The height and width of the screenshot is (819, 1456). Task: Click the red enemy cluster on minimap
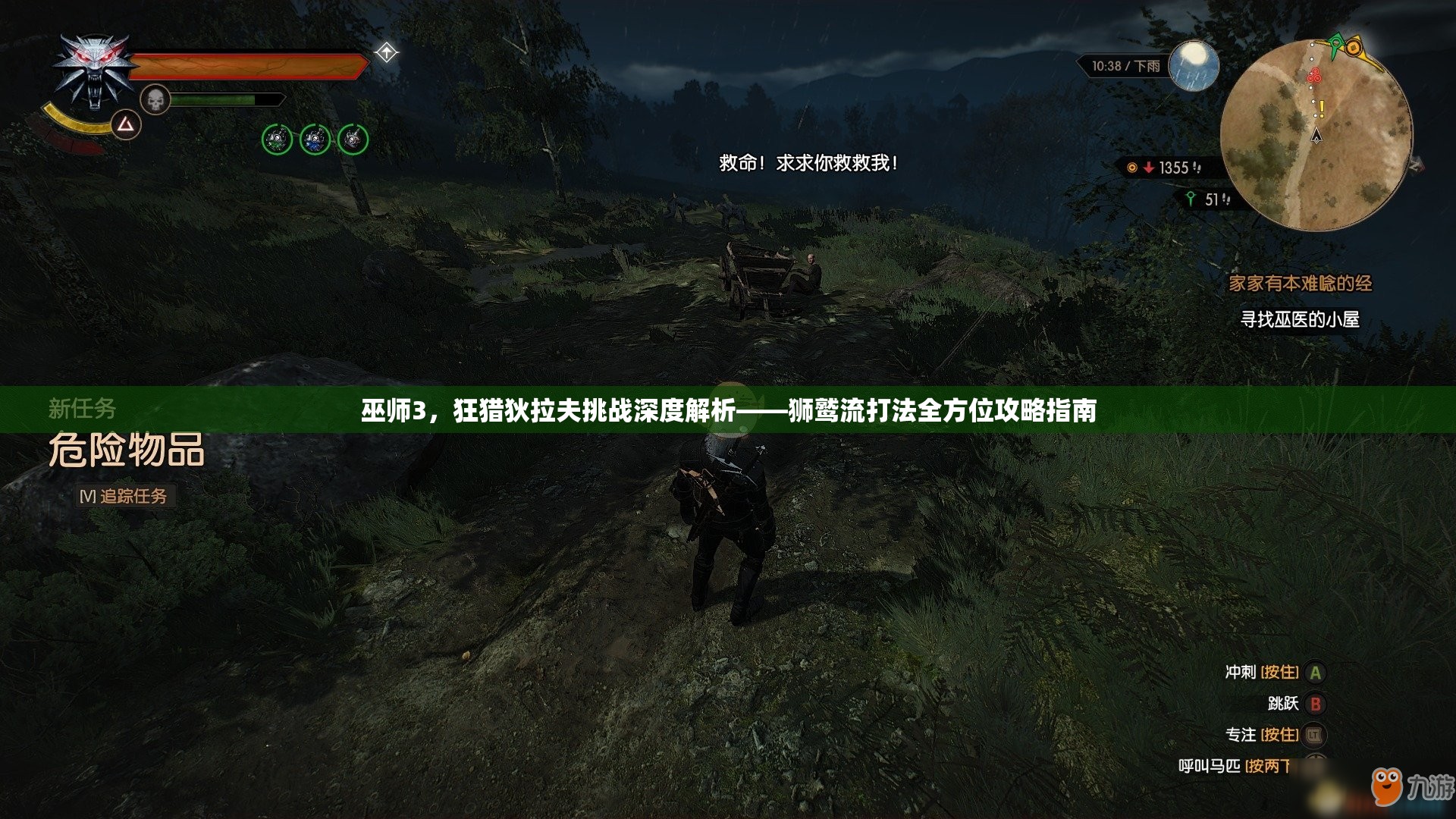1314,75
